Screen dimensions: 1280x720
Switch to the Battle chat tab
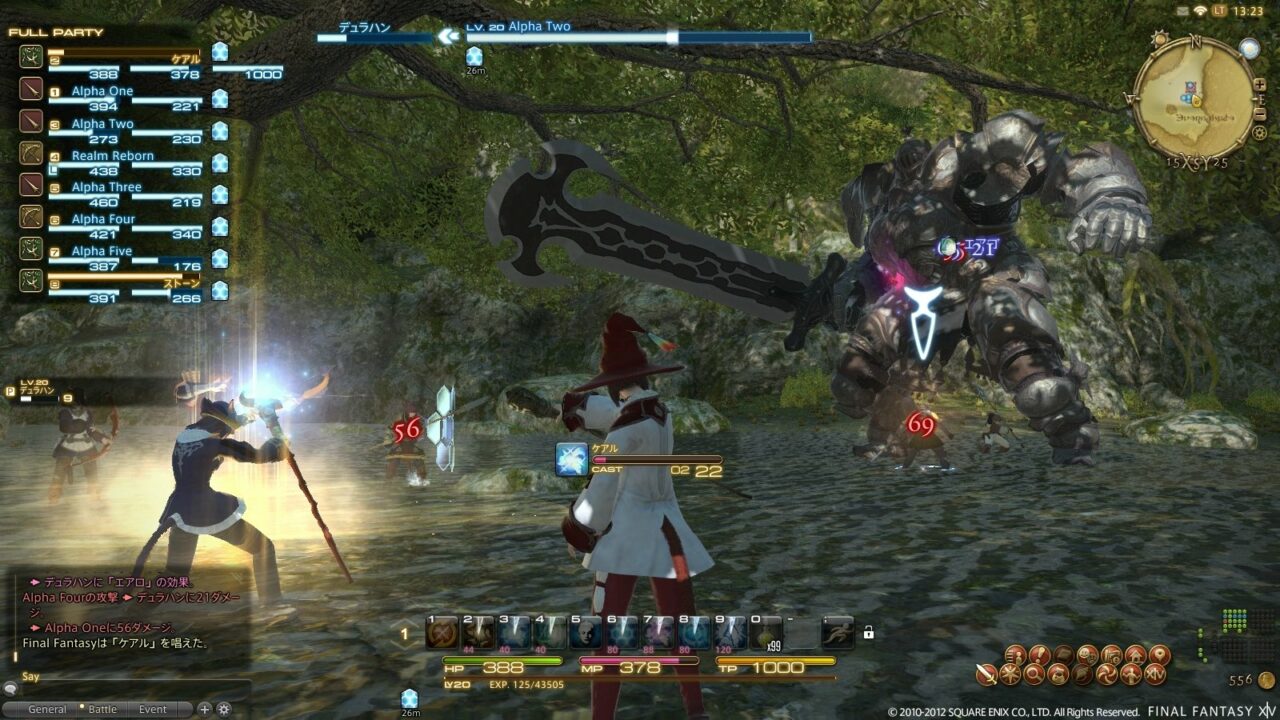click(103, 708)
